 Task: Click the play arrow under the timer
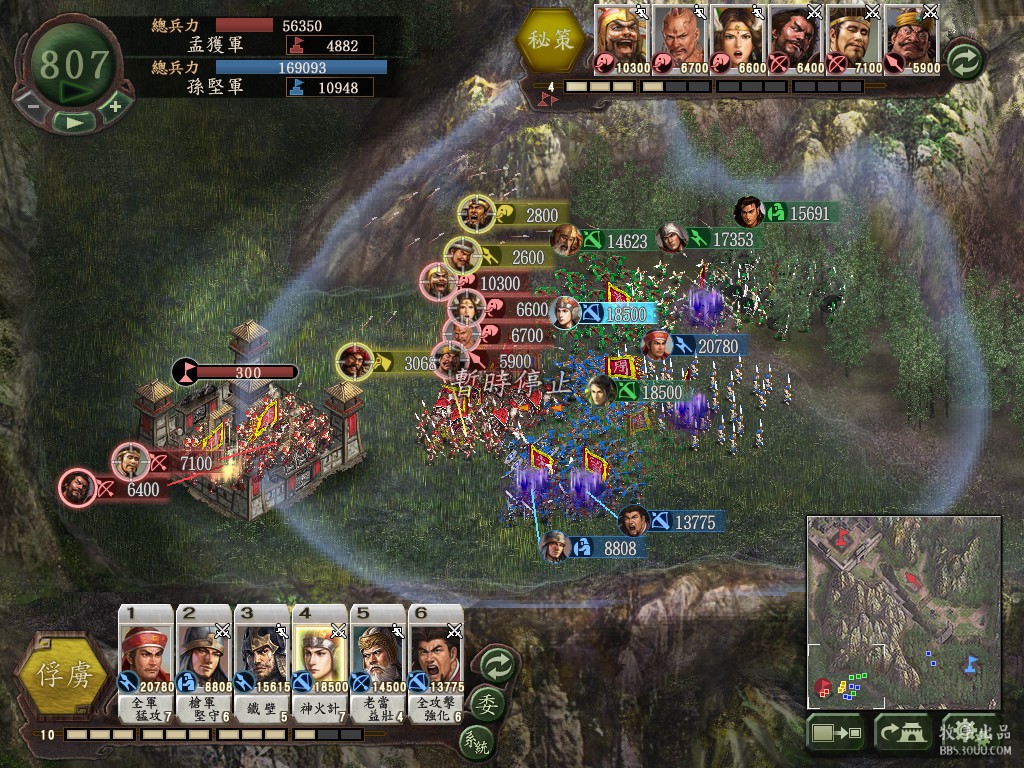(74, 122)
